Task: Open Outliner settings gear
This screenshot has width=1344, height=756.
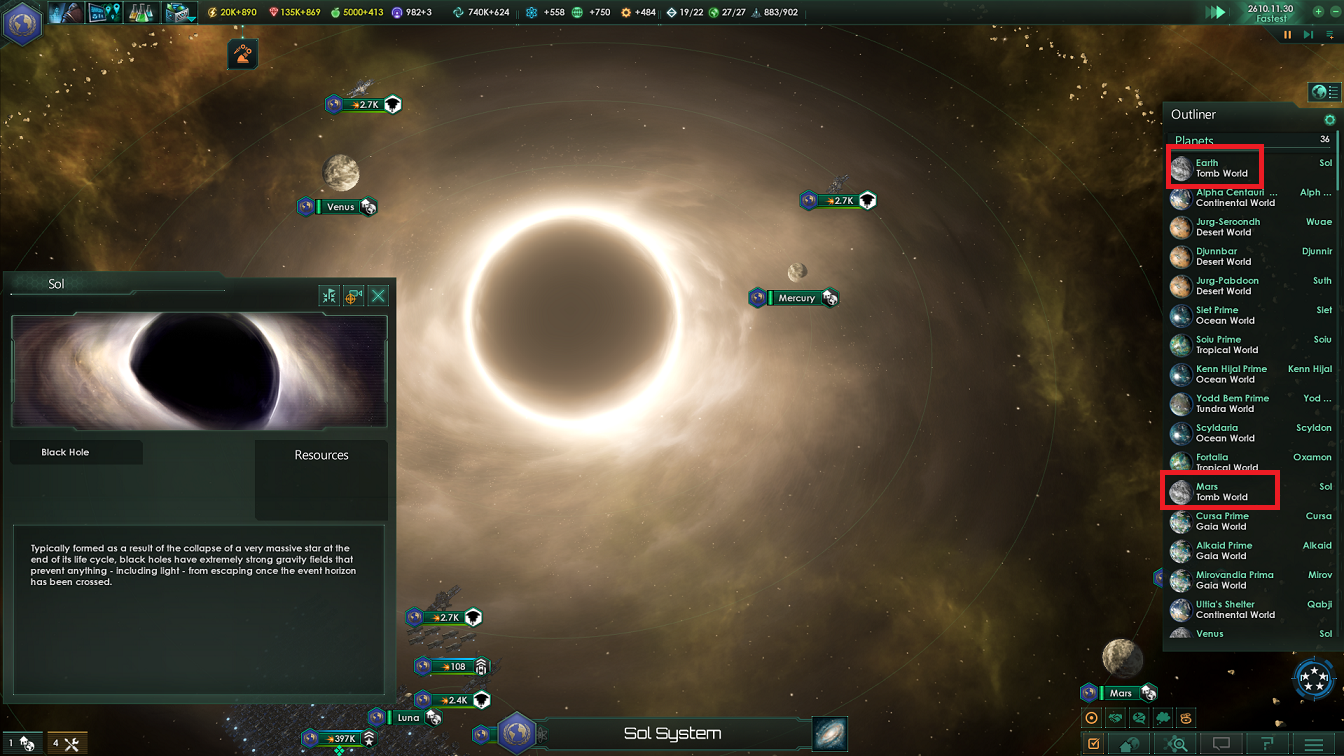Action: pyautogui.click(x=1329, y=119)
